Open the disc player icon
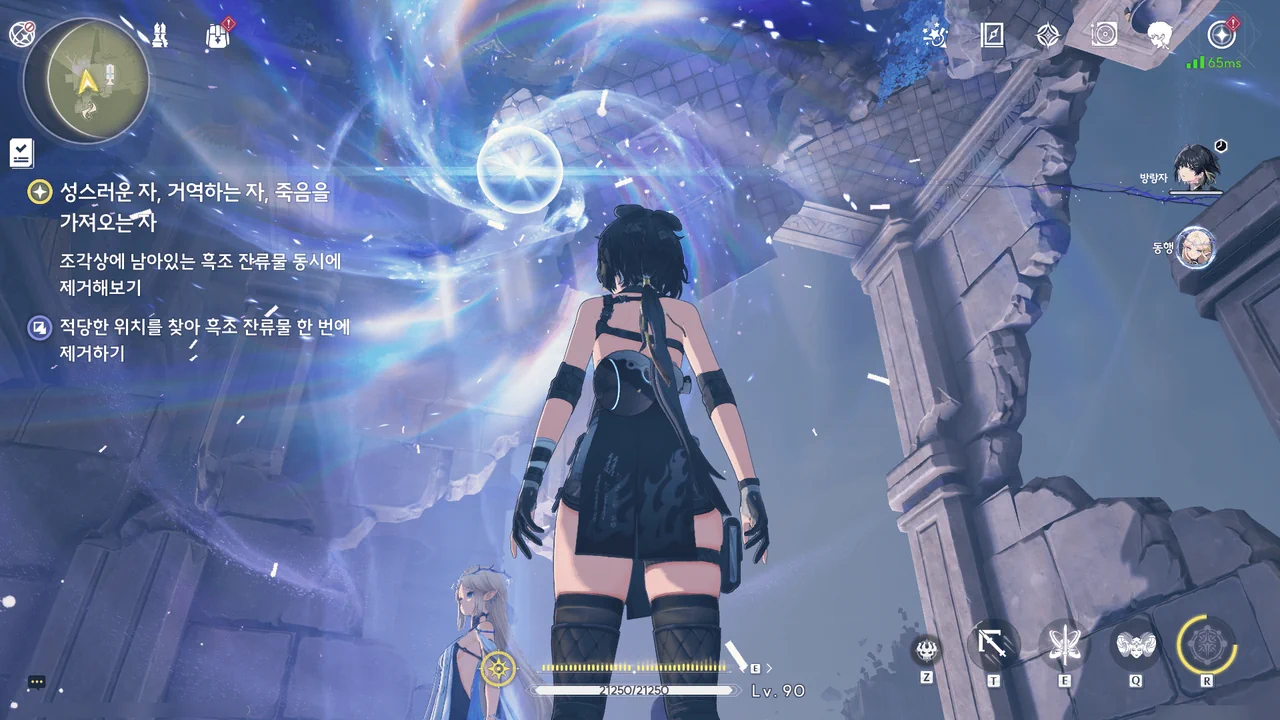This screenshot has height=720, width=1280. tap(1104, 36)
